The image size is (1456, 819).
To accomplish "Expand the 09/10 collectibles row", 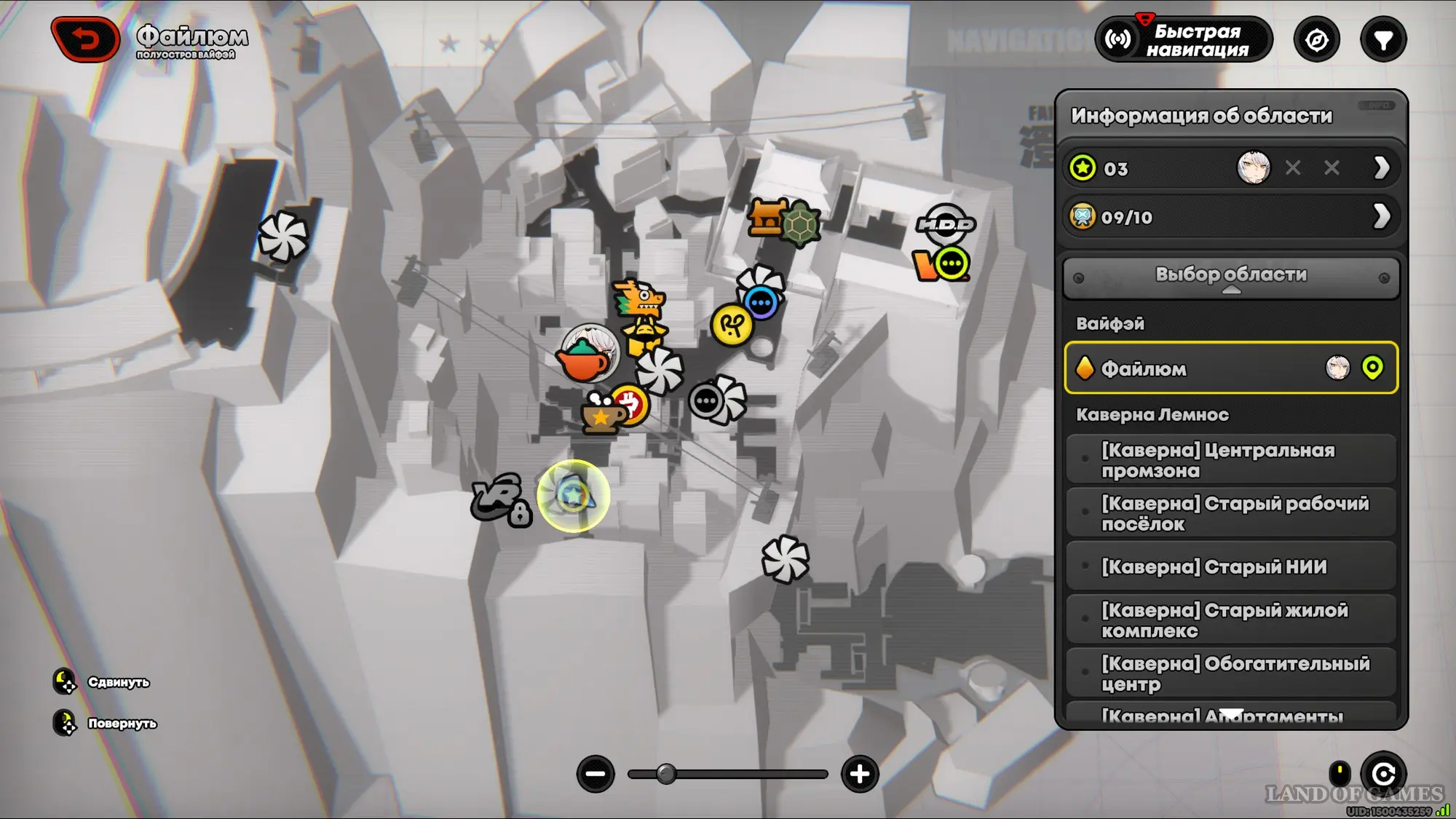I will 1380,216.
